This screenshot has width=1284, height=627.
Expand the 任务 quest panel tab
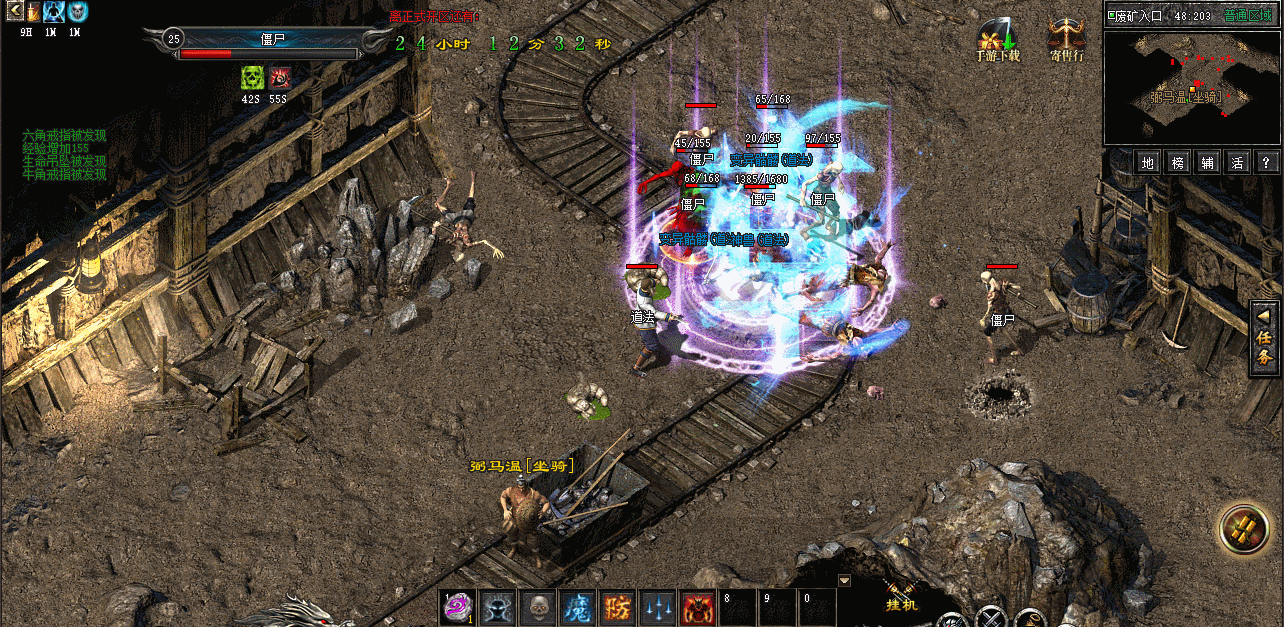pos(1265,339)
